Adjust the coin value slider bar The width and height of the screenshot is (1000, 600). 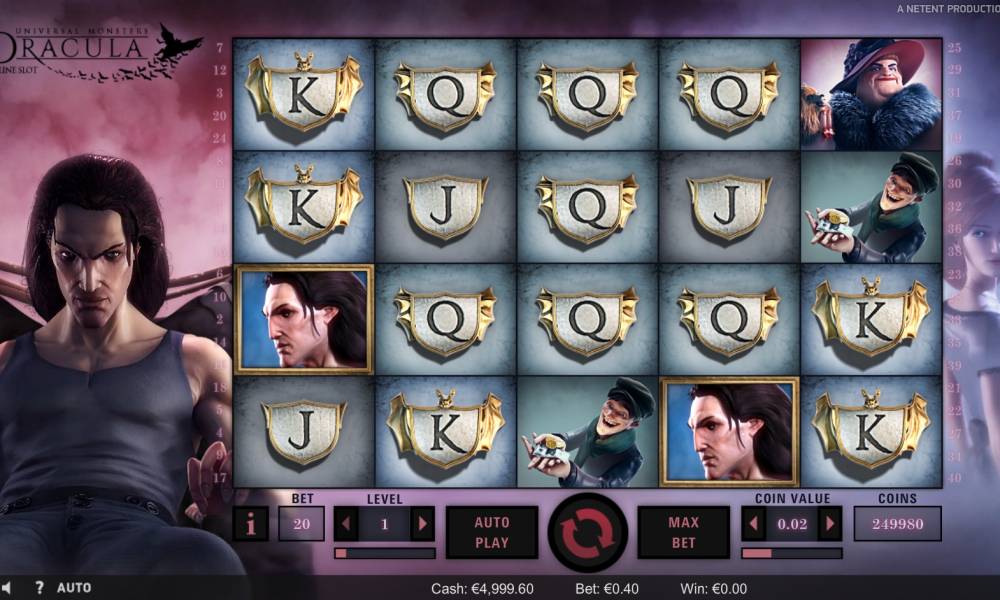coord(791,553)
